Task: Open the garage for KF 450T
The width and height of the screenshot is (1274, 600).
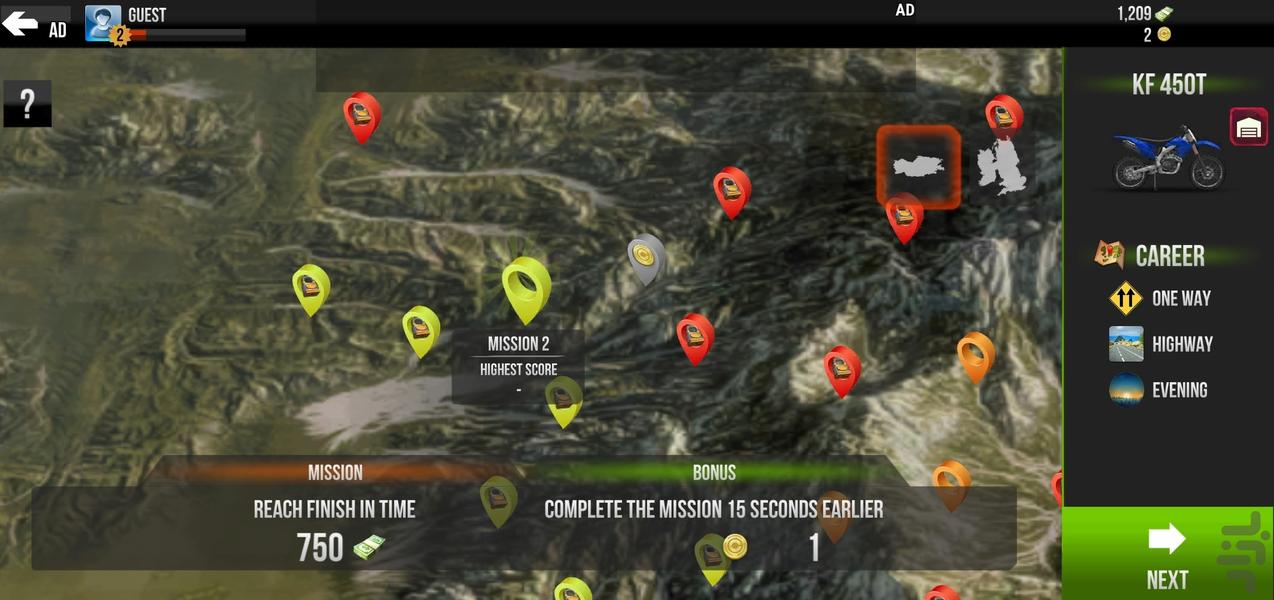Action: [1248, 127]
